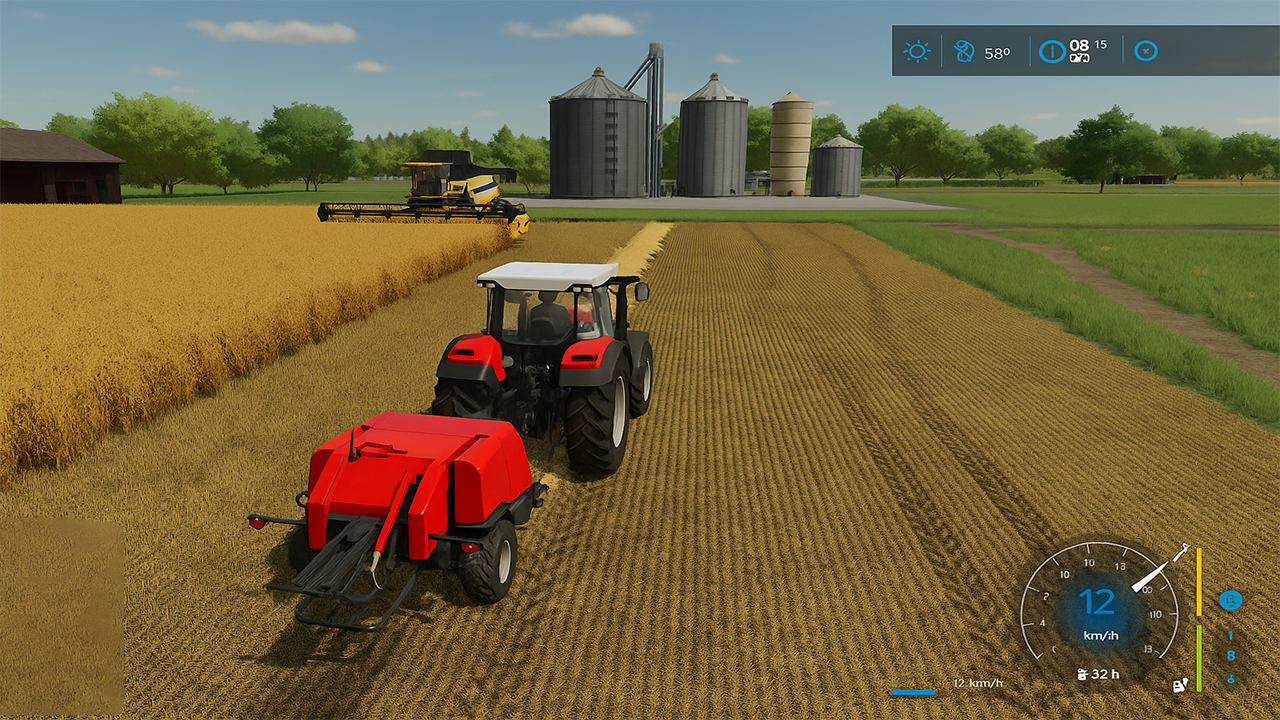Viewport: 1280px width, 720px height.
Task: Select the fuel pump icon near the gauge
Action: 1179,685
